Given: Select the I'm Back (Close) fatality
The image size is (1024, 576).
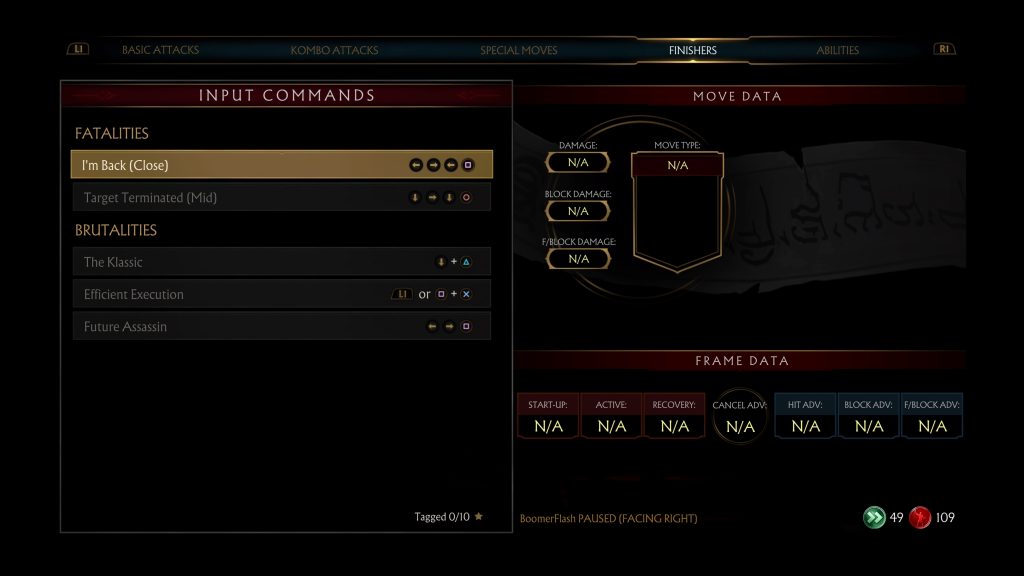Looking at the screenshot, I should (x=281, y=165).
